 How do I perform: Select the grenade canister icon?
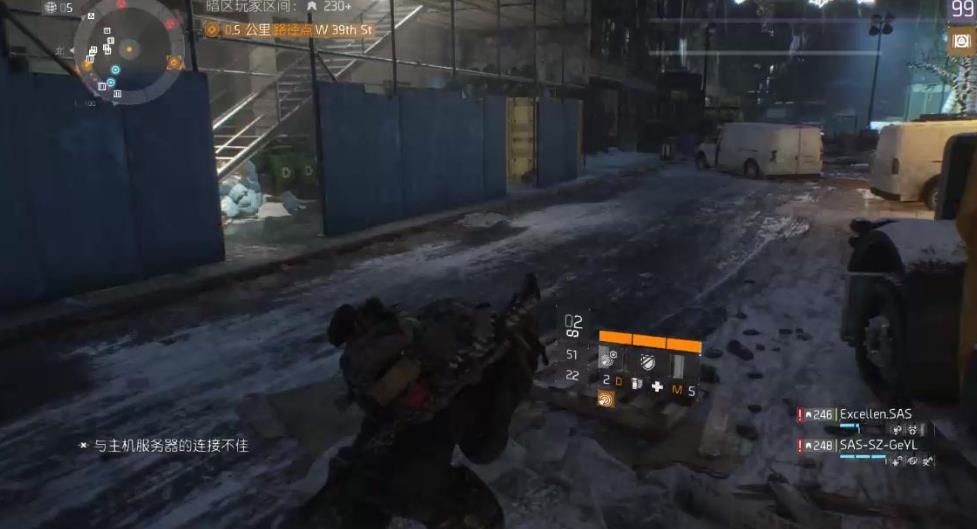point(636,385)
